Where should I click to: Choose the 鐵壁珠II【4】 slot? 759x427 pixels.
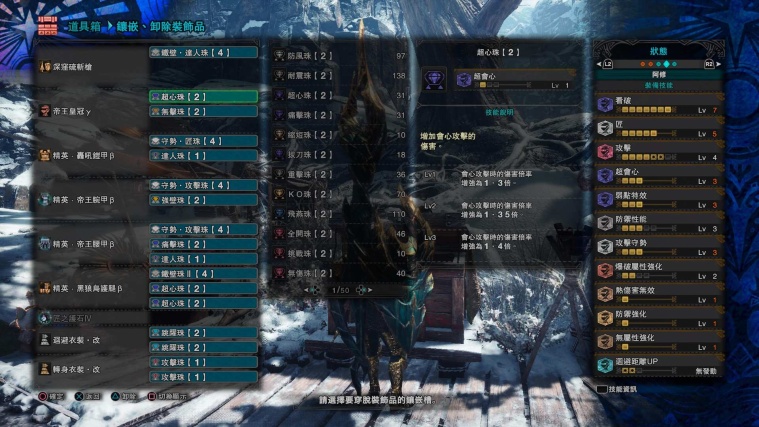coord(203,273)
